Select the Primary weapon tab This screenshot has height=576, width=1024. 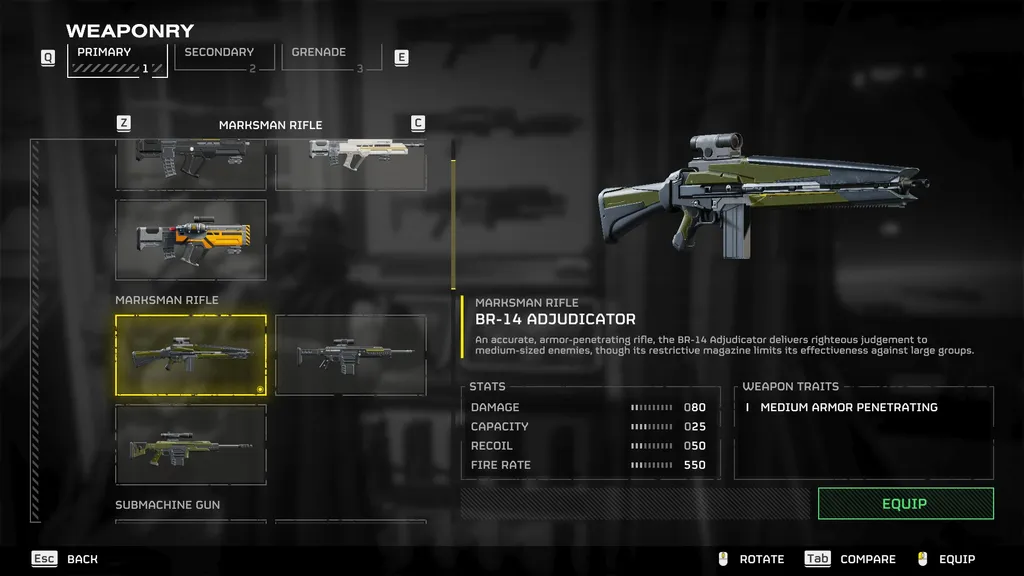point(116,59)
